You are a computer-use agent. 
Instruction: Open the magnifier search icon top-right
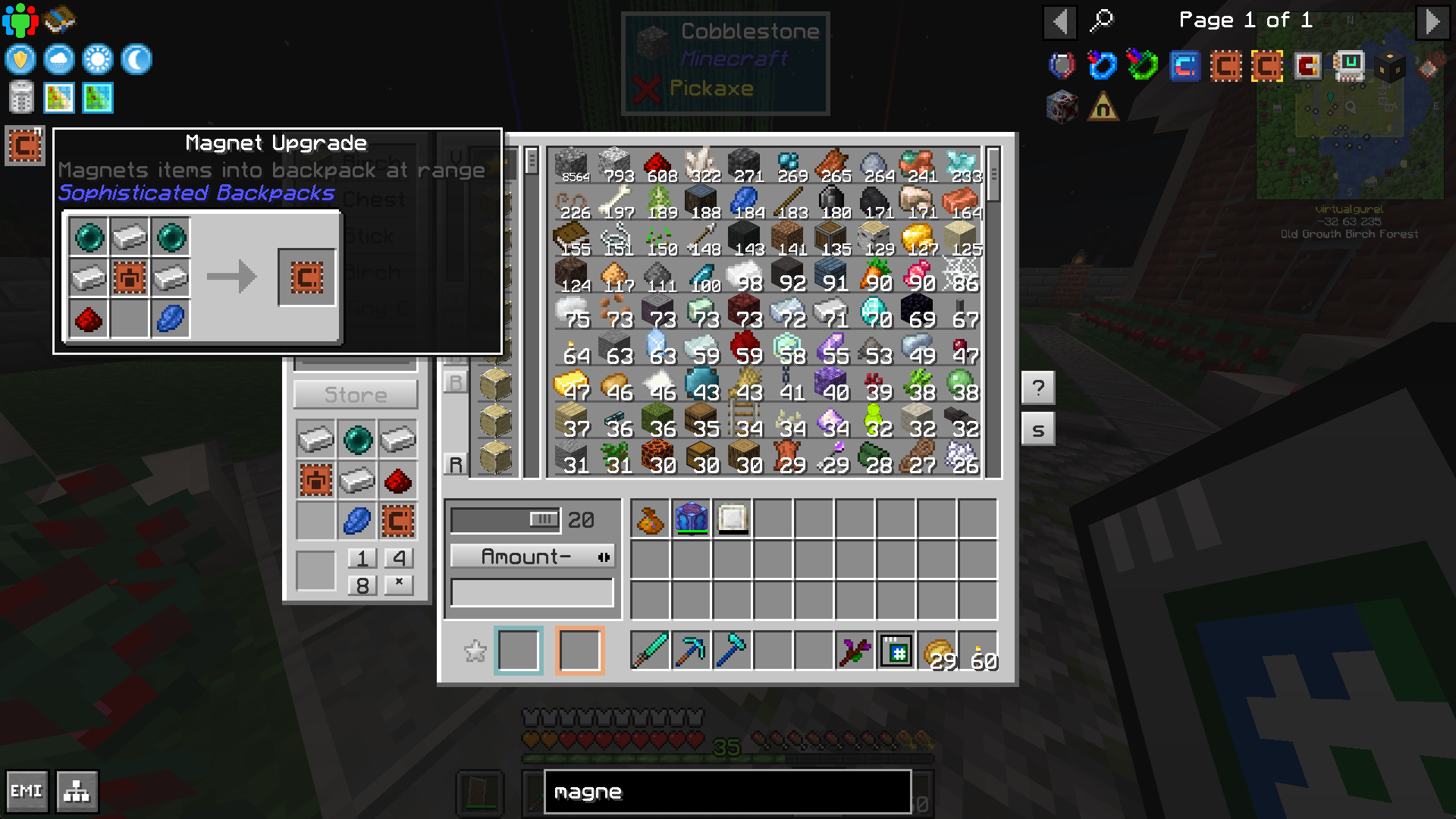pos(1102,21)
